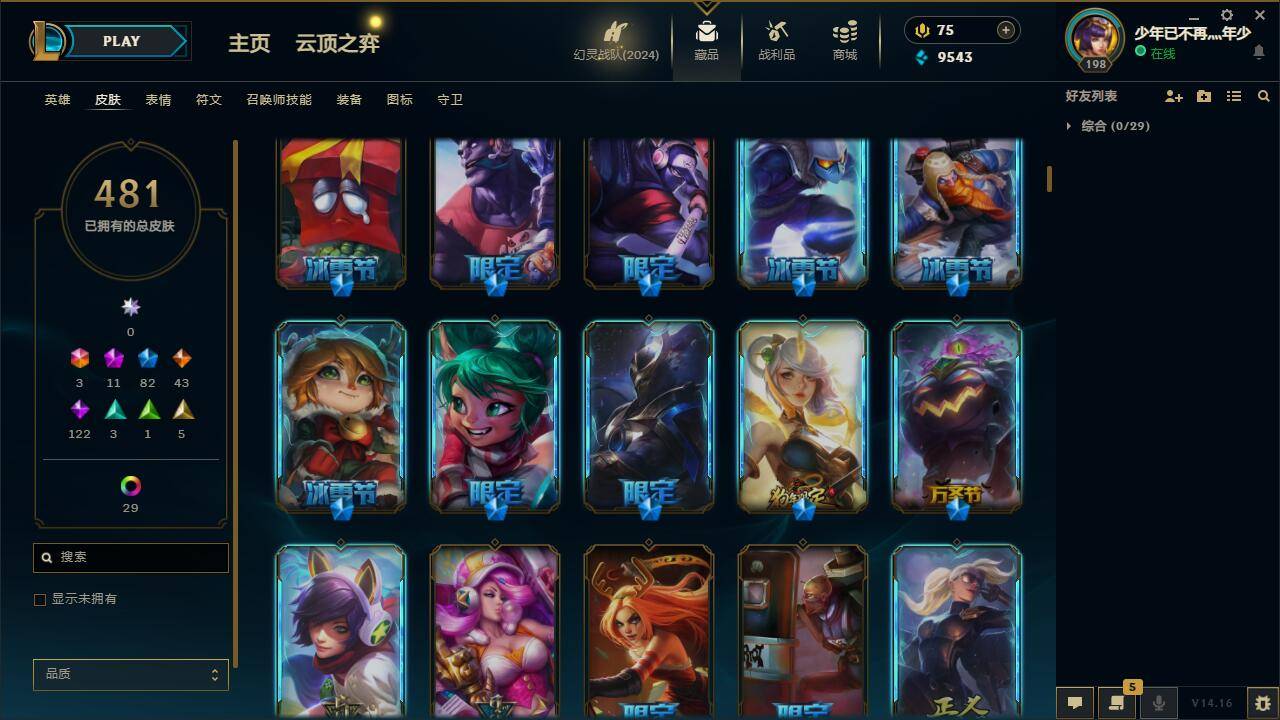Open the currency top-up plus dropdown
Viewport: 1280px width, 720px height.
point(1004,30)
